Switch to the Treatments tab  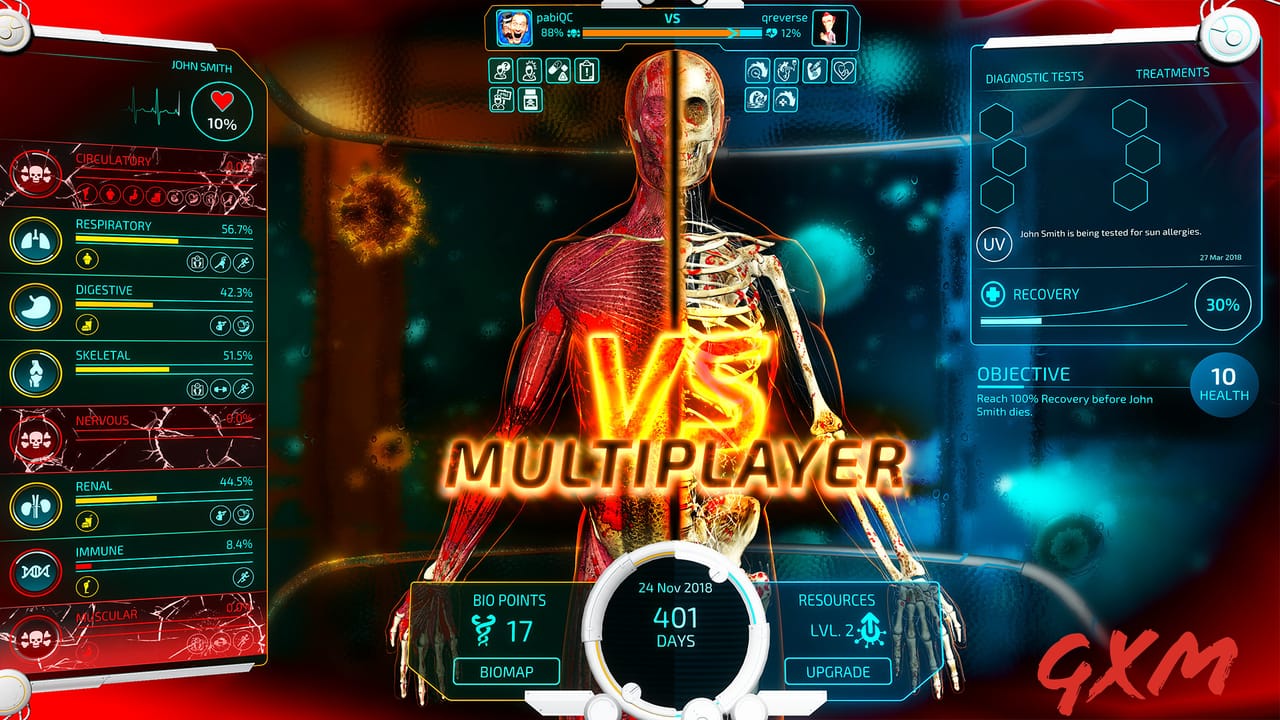pos(1172,72)
